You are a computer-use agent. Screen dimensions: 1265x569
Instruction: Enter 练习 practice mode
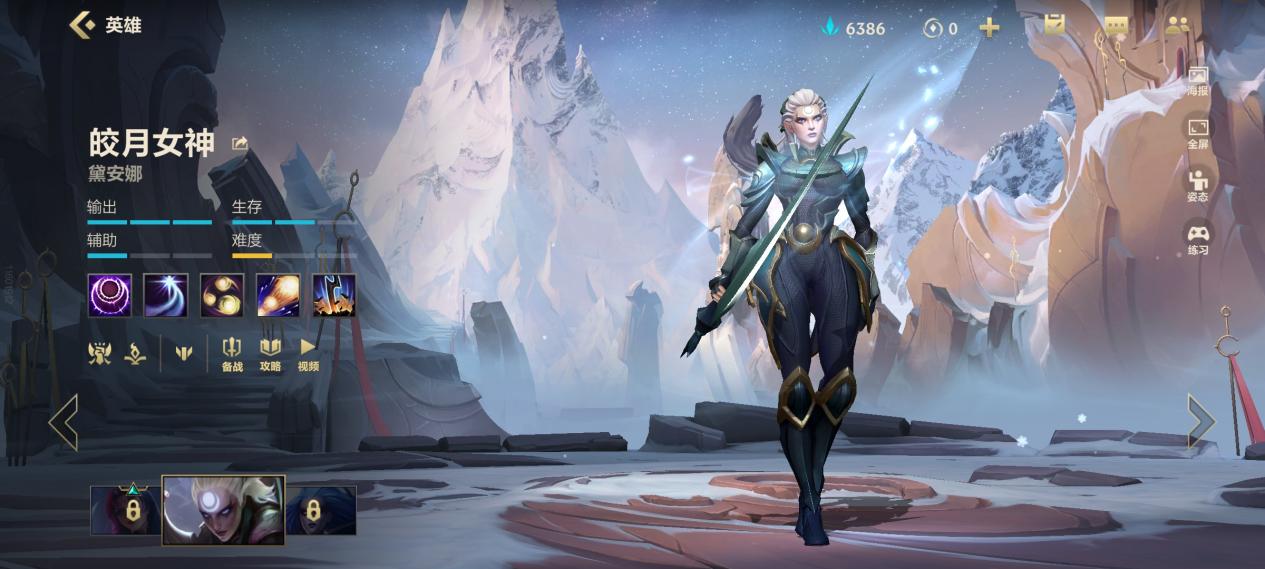click(x=1198, y=239)
